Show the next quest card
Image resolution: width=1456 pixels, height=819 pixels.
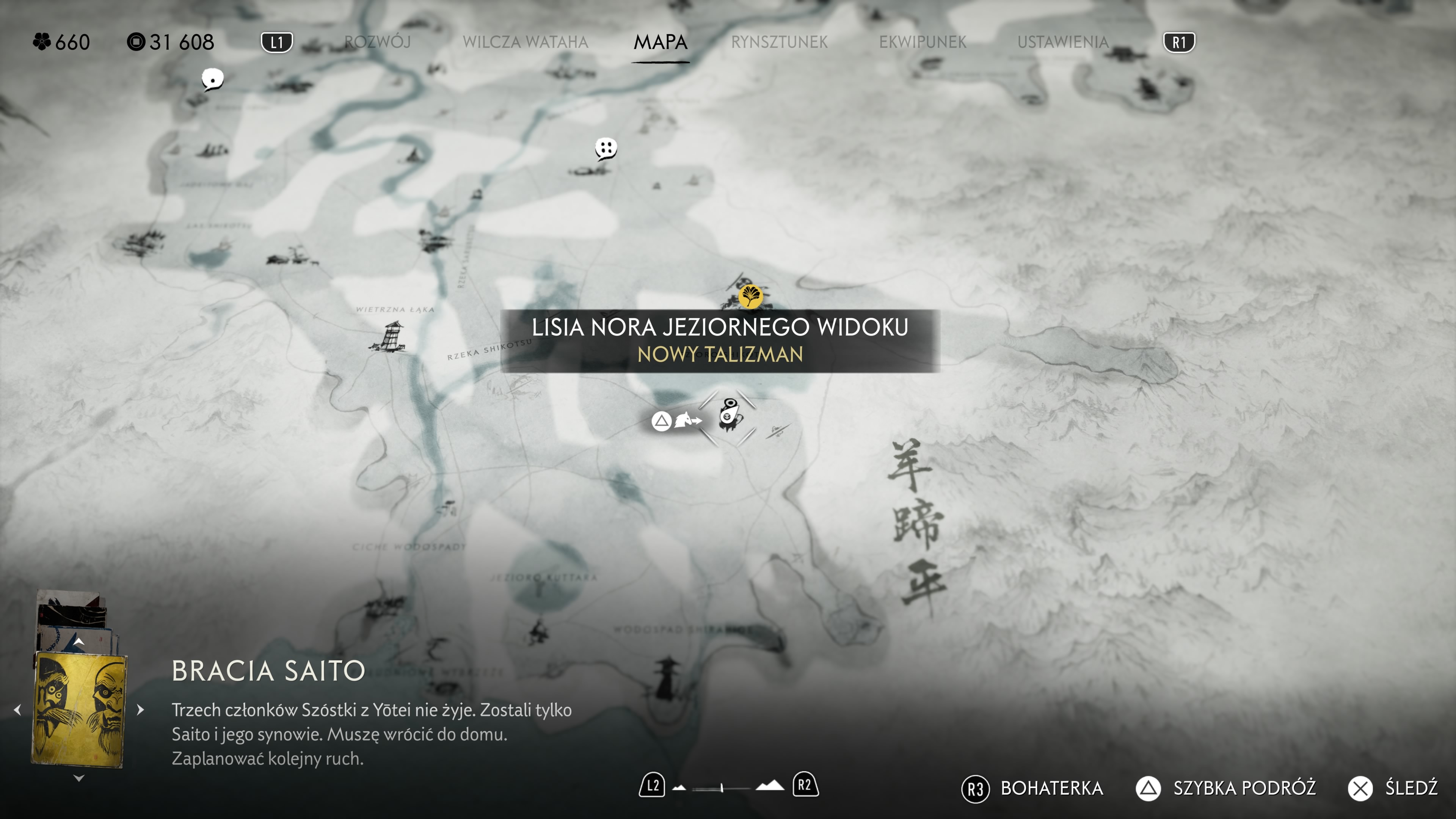141,709
